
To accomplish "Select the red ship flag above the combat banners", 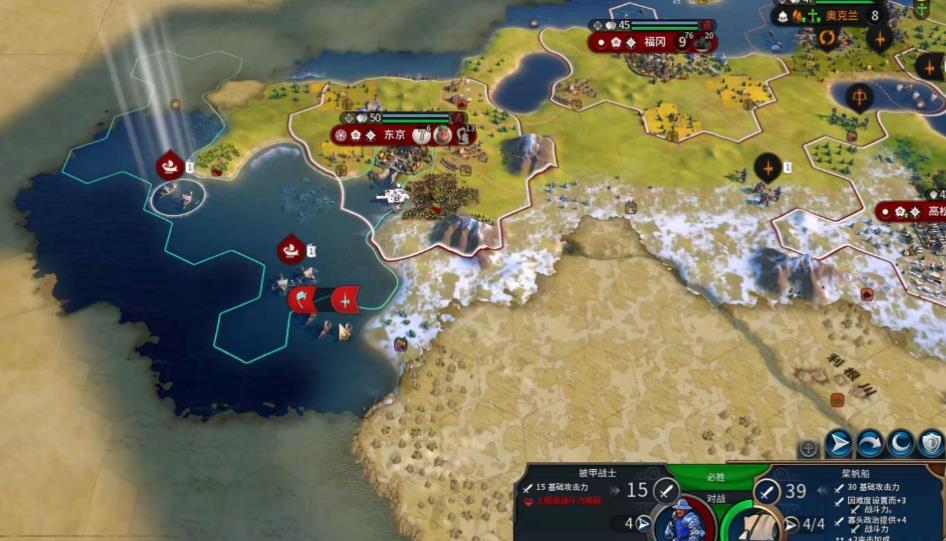I will click(x=291, y=249).
